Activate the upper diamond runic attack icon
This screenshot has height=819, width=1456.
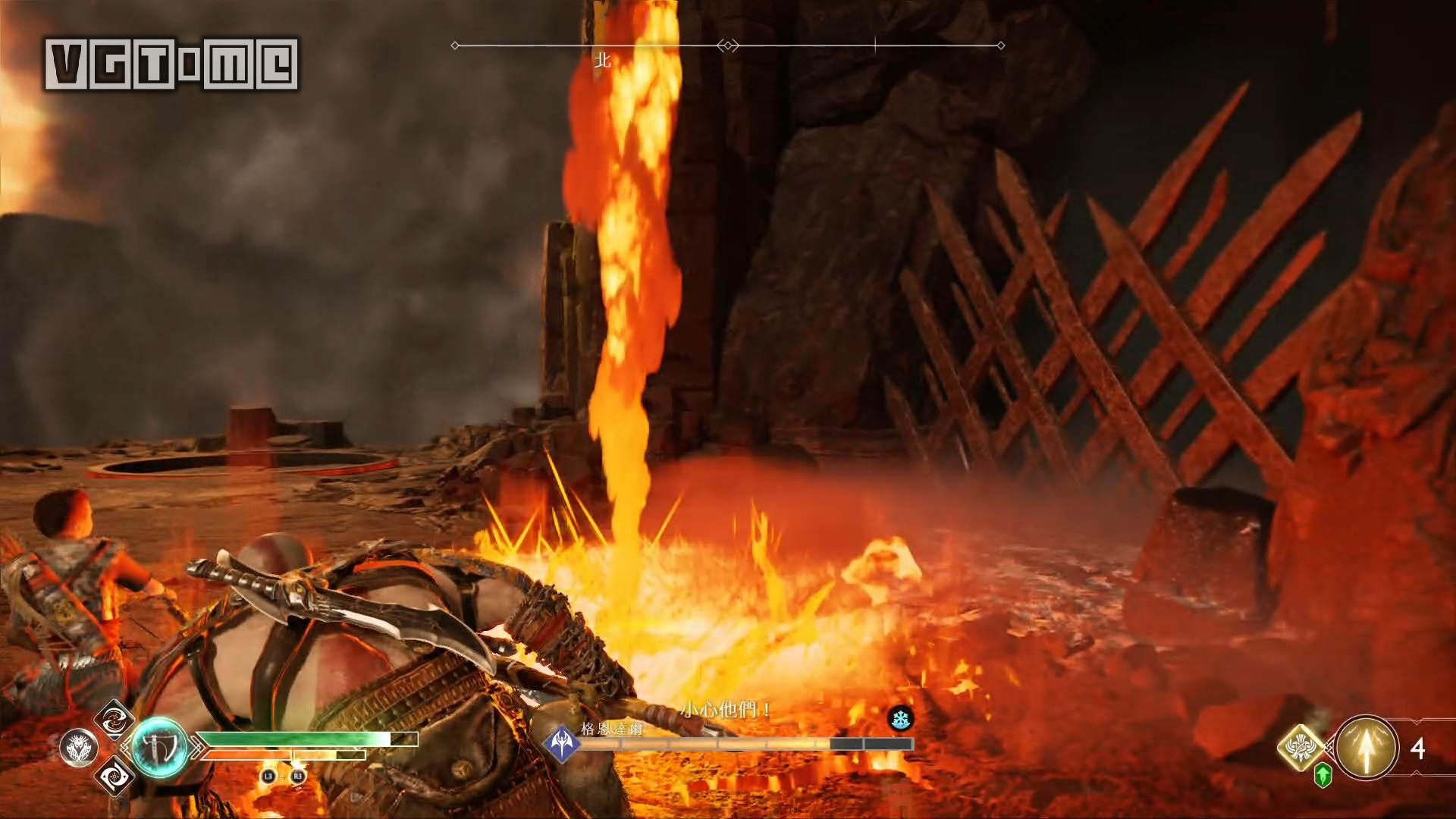tap(114, 718)
